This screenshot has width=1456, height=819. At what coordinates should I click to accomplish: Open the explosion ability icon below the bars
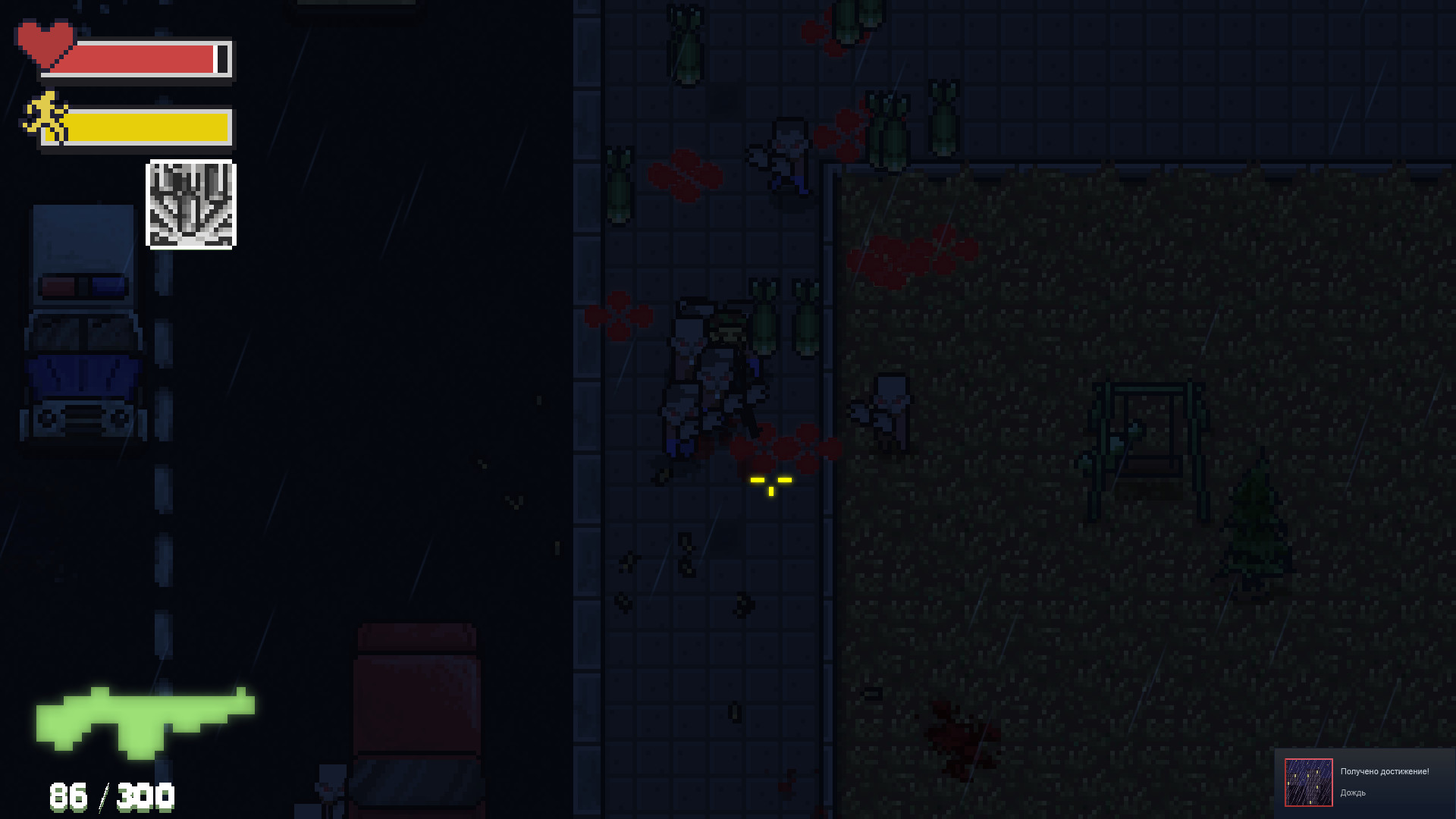click(190, 202)
